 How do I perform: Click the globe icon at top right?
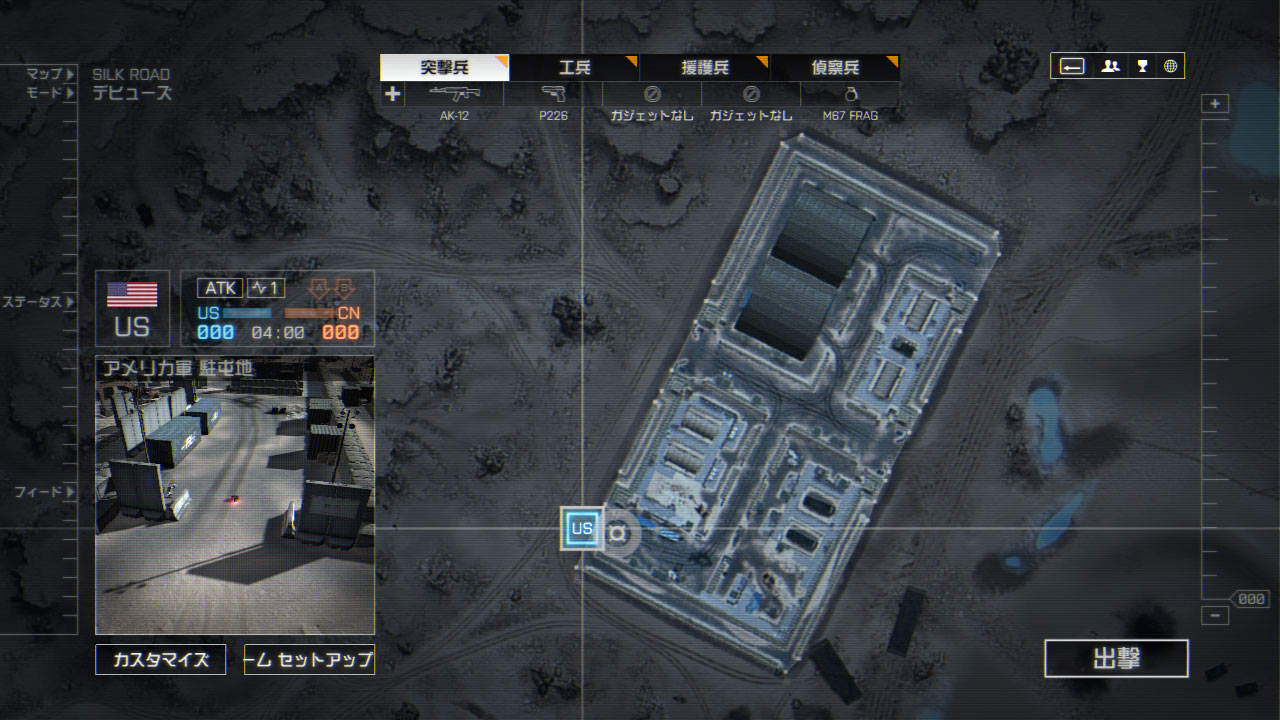[x=1170, y=66]
